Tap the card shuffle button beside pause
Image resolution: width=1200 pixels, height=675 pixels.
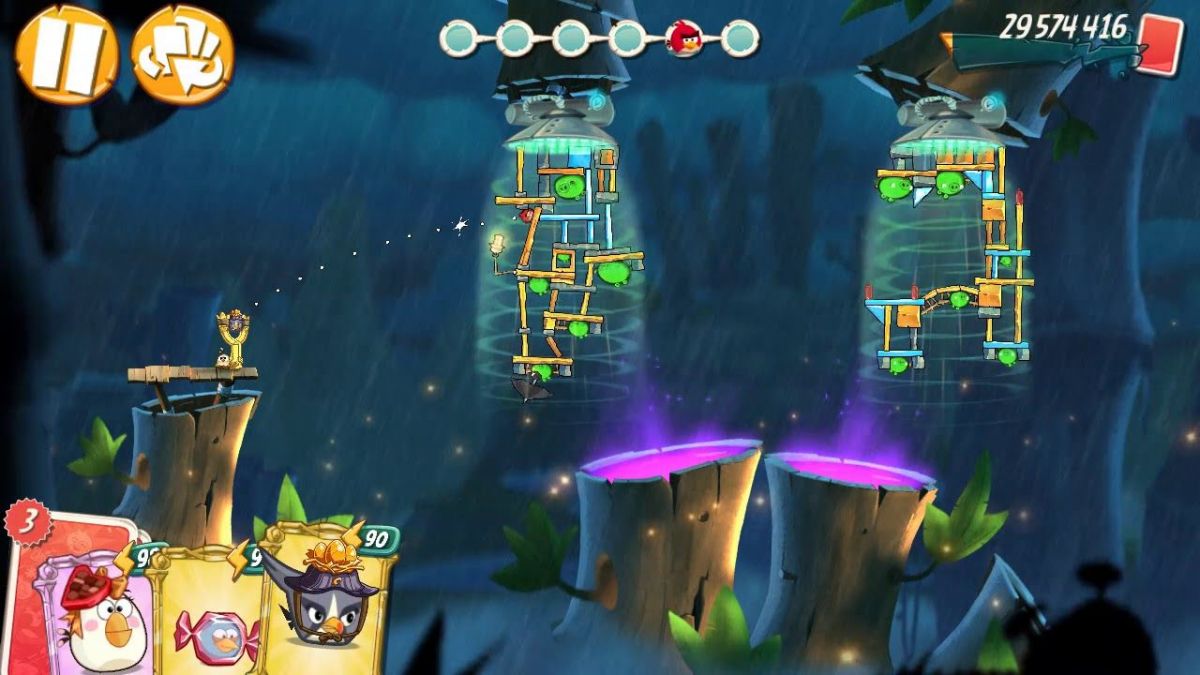(182, 55)
